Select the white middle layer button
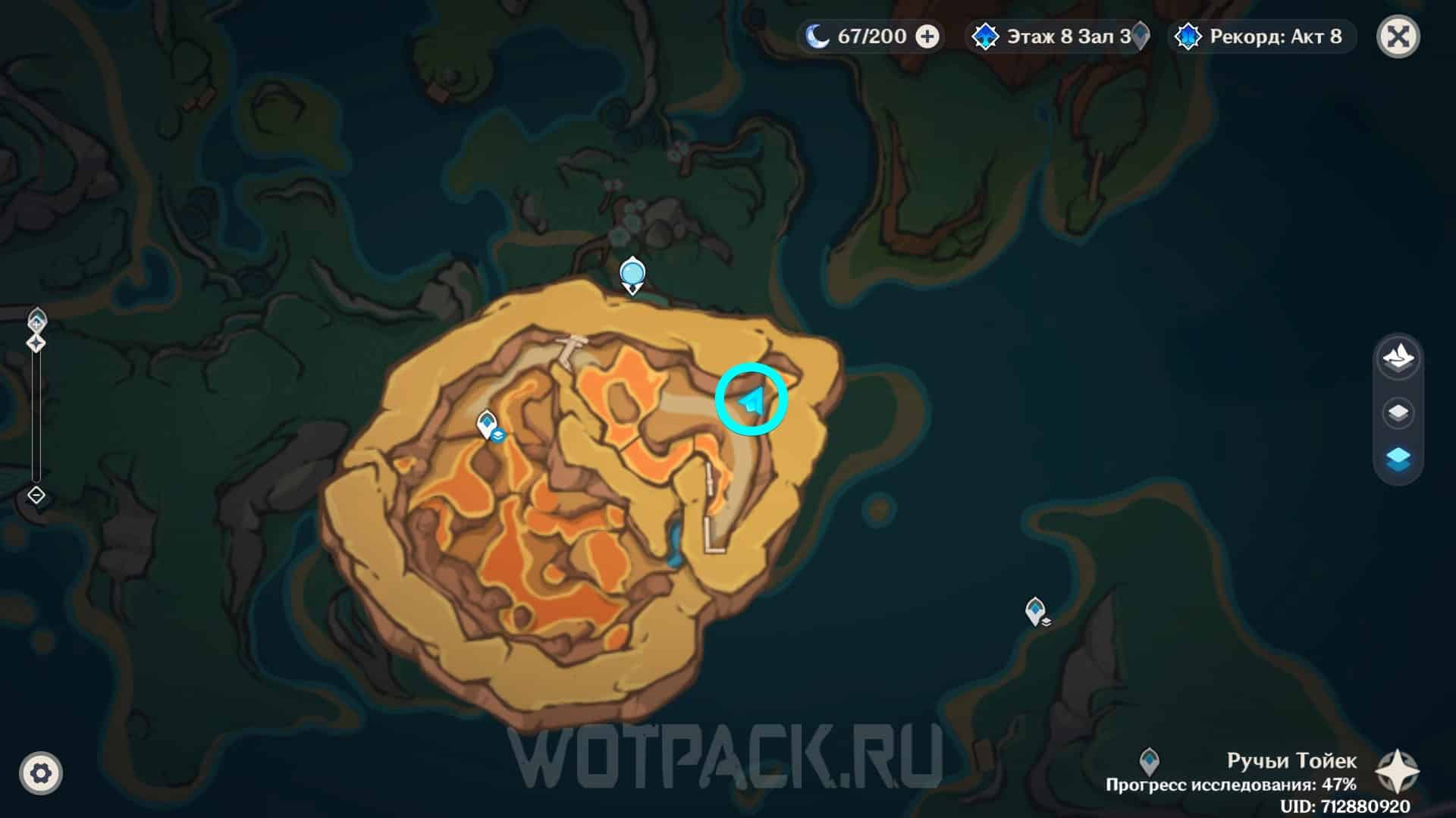1456x818 pixels. tap(1398, 413)
